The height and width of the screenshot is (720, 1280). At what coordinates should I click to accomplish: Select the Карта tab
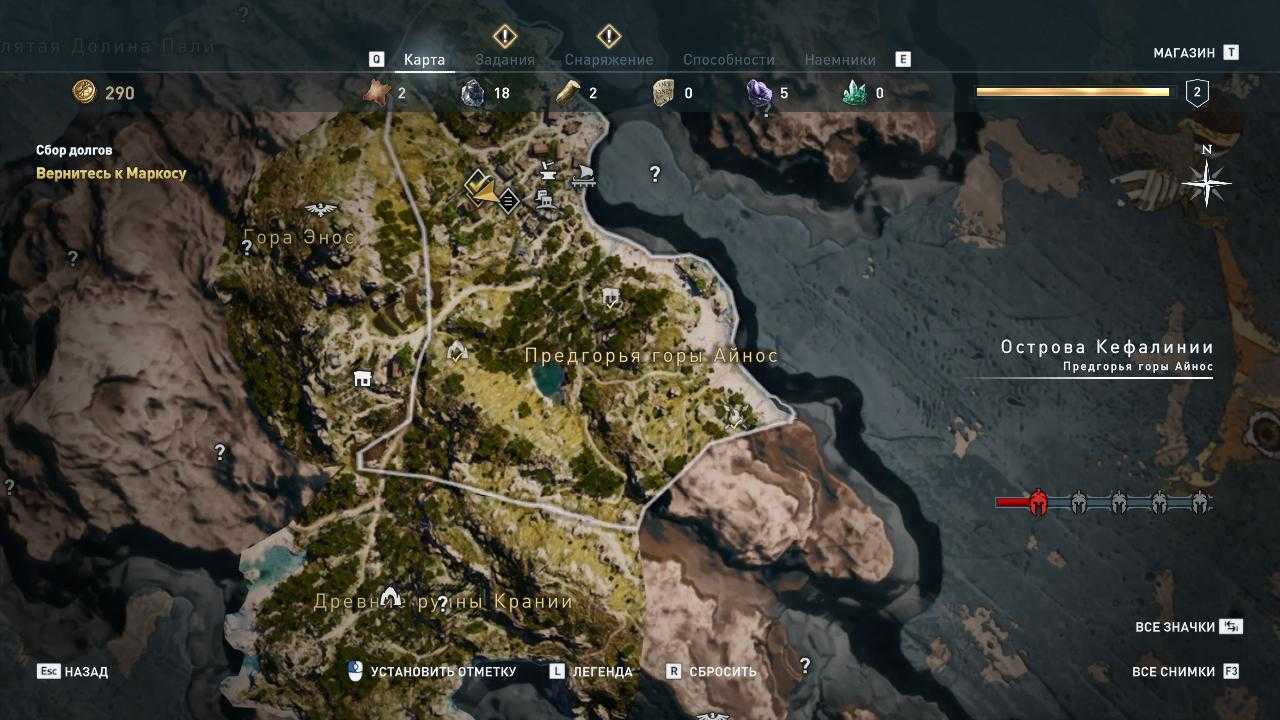(x=424, y=59)
